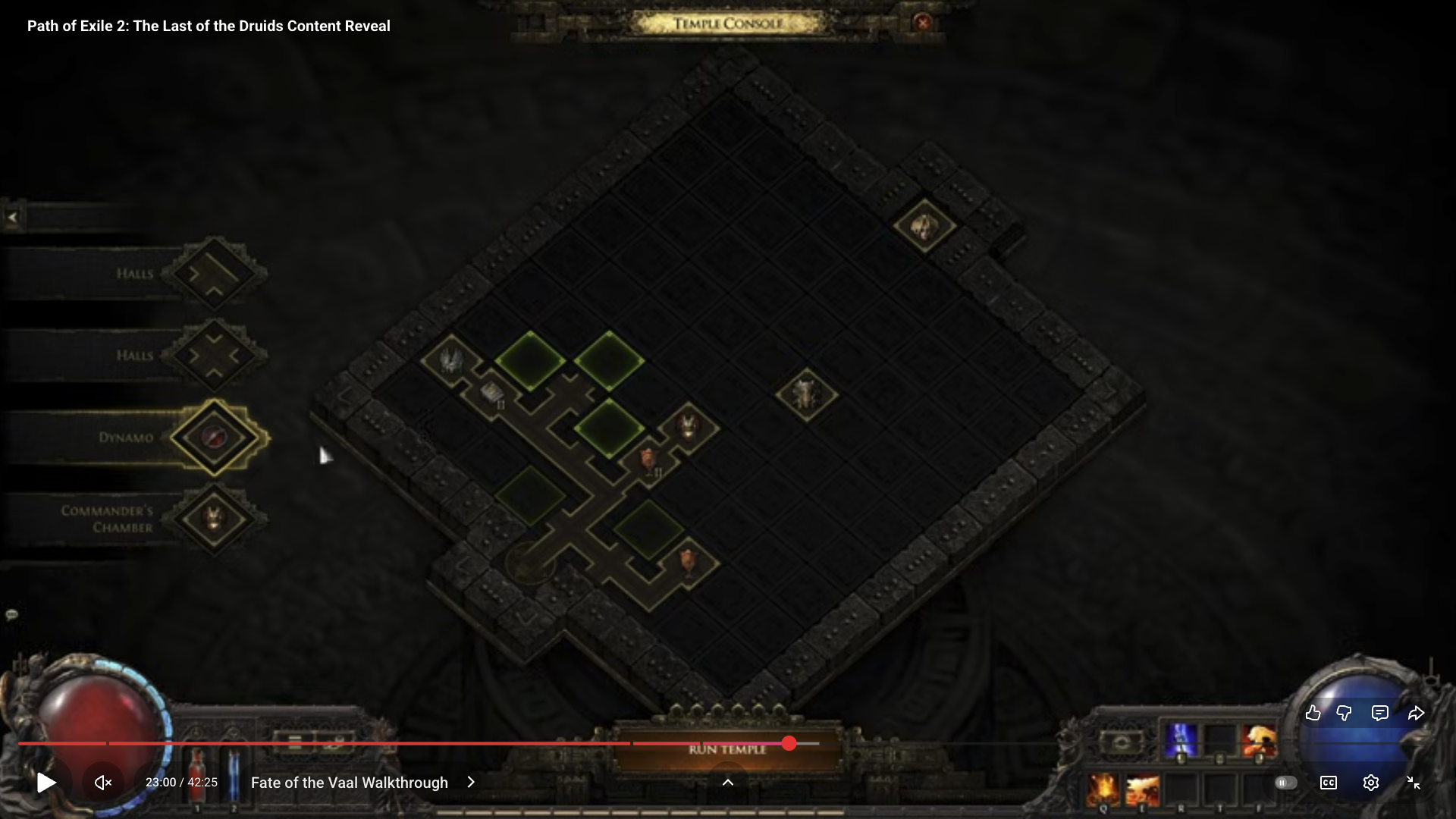This screenshot has height=819, width=1456.
Task: Collapse the room list with the arrow
Action: click(x=12, y=218)
